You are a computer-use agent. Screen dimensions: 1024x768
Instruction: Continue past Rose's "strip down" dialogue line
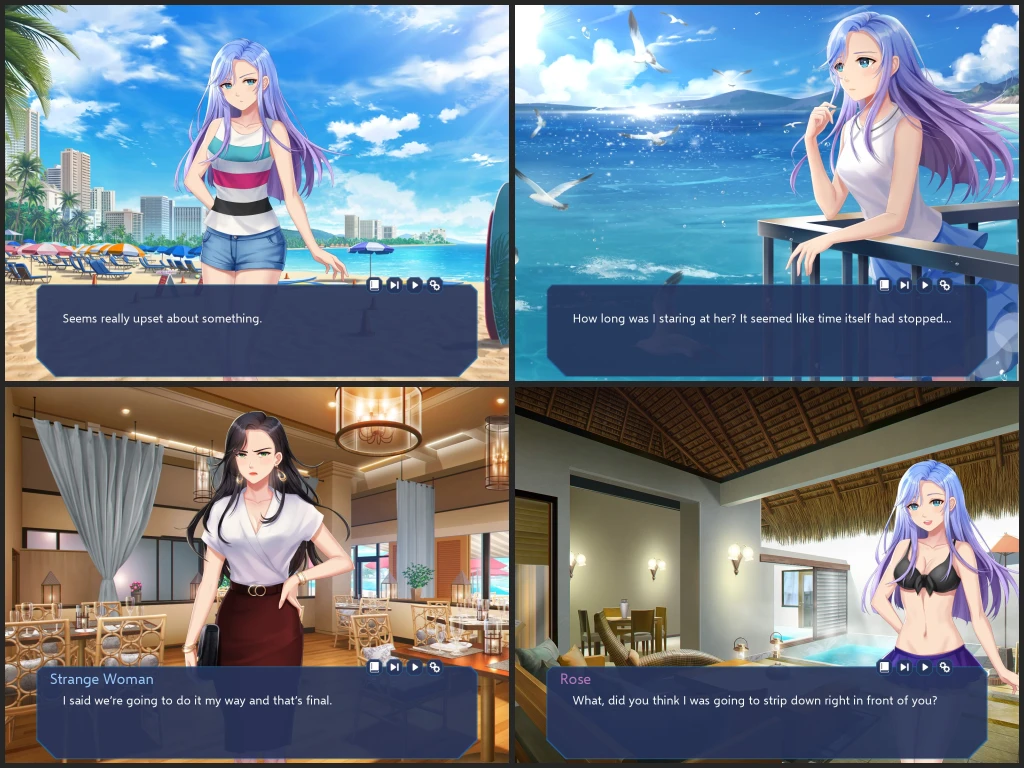[x=766, y=715]
